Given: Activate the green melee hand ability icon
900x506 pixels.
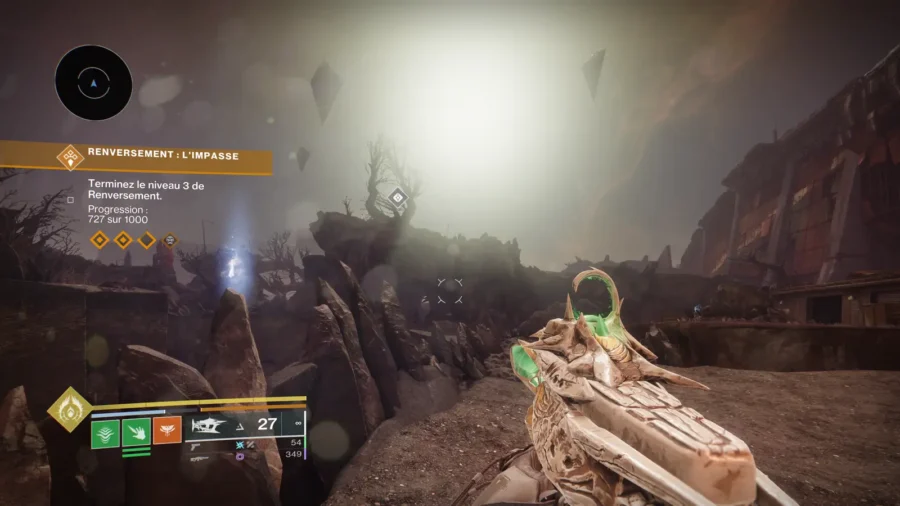Looking at the screenshot, I should (x=136, y=431).
